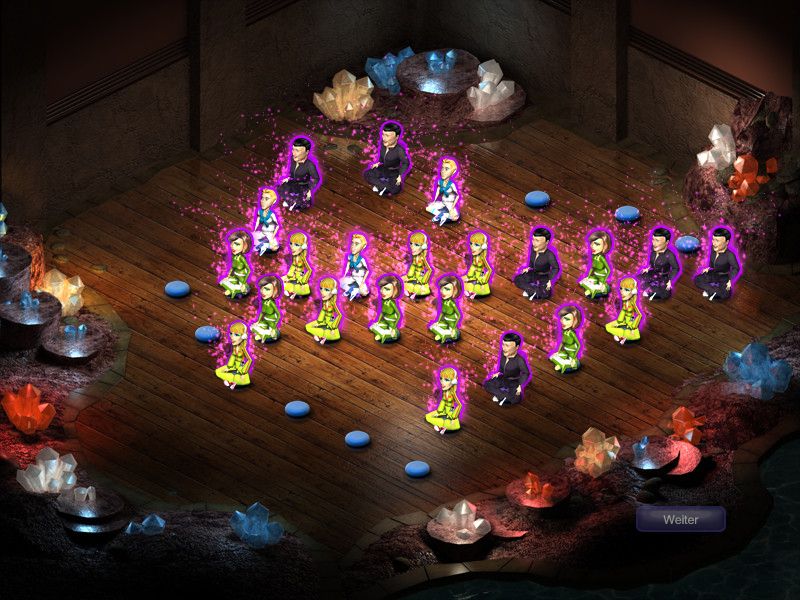The image size is (800, 600).
Task: Click the Weiter button to continue
Action: [680, 519]
